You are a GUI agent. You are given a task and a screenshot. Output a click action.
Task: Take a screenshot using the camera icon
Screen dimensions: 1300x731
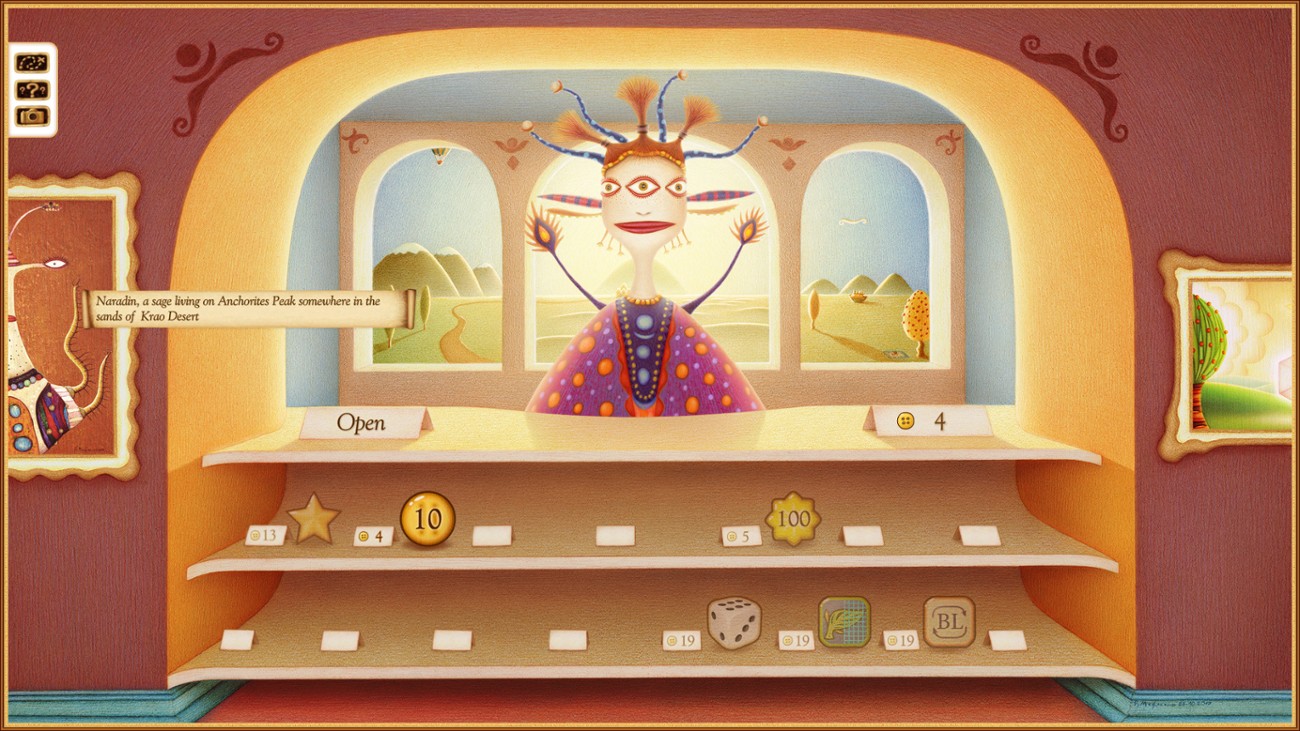[x=30, y=117]
